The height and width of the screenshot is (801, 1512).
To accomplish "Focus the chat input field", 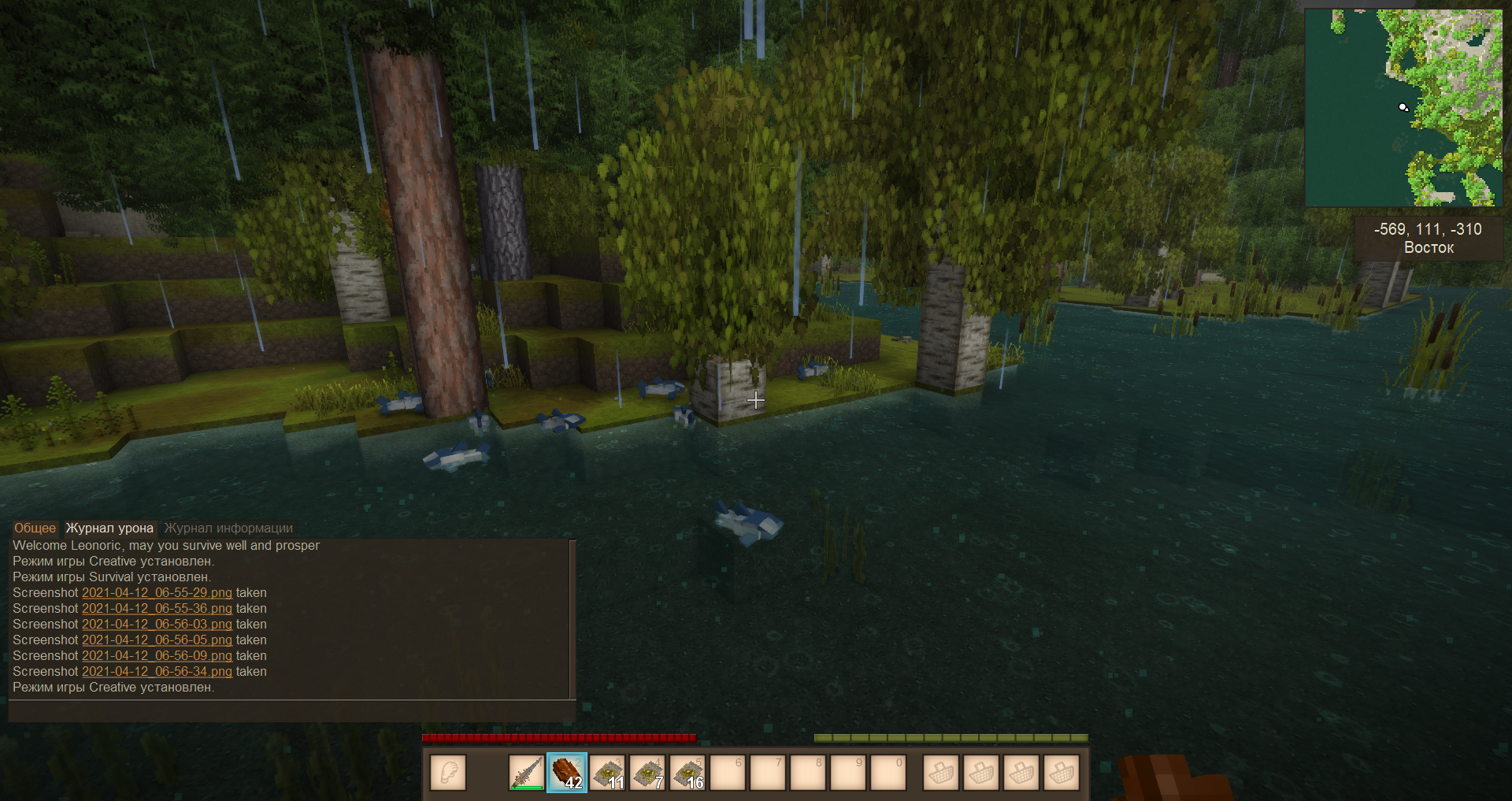I will point(291,711).
